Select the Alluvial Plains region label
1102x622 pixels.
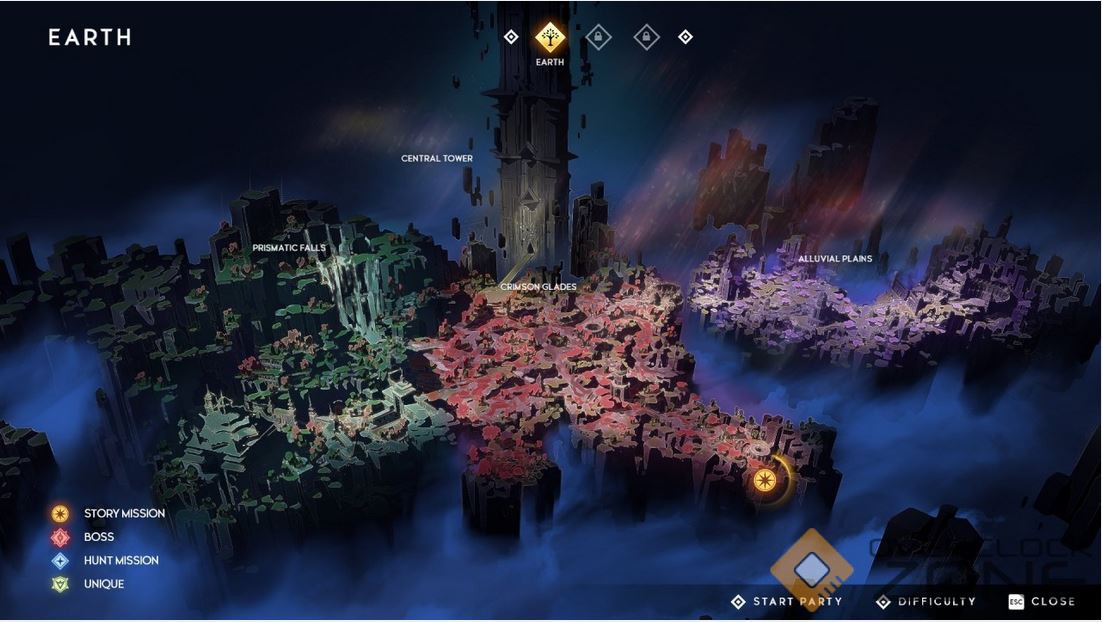(835, 259)
